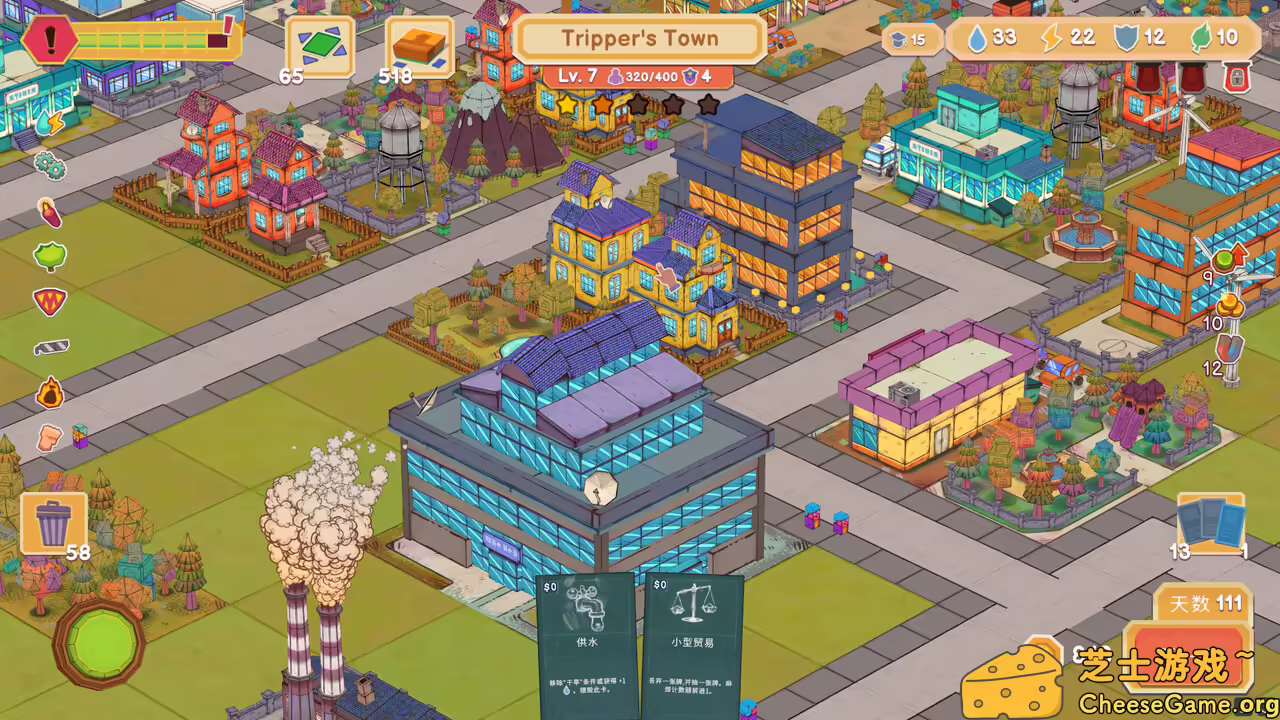This screenshot has height=720, width=1280.
Task: Click the red padlock button
Action: pyautogui.click(x=1237, y=77)
